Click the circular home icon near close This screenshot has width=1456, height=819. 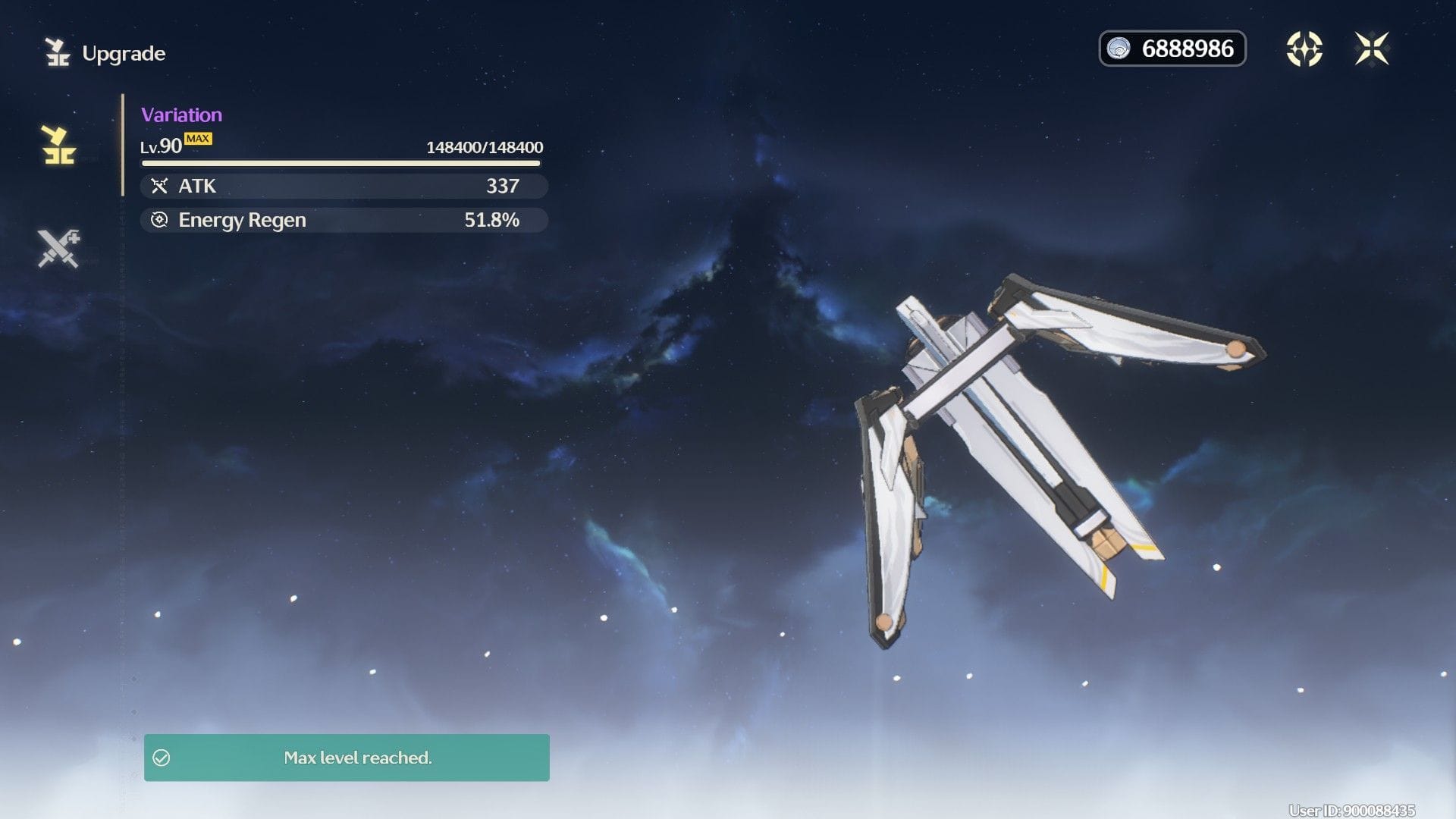[x=1304, y=49]
